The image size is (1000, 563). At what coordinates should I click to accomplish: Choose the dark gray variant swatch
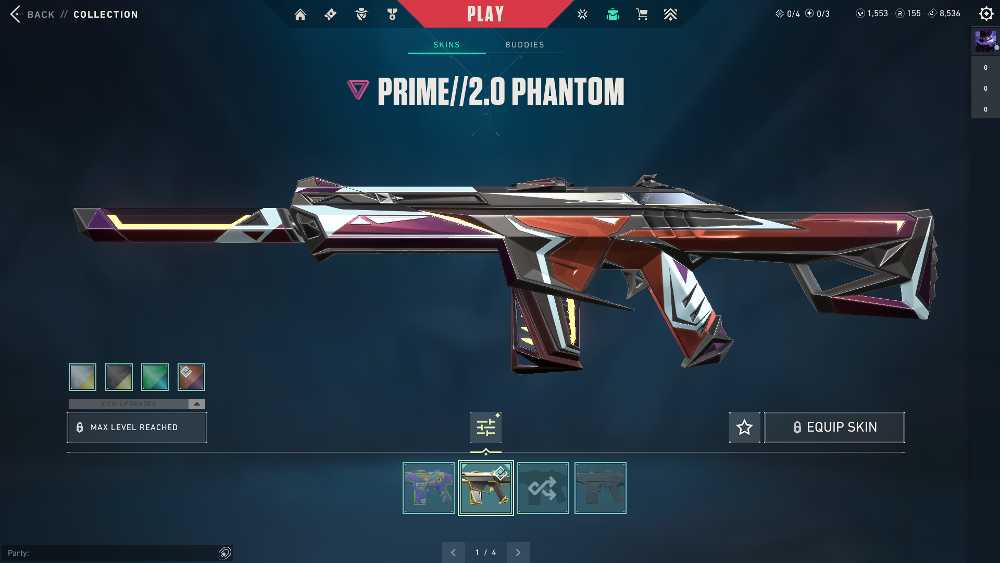119,376
